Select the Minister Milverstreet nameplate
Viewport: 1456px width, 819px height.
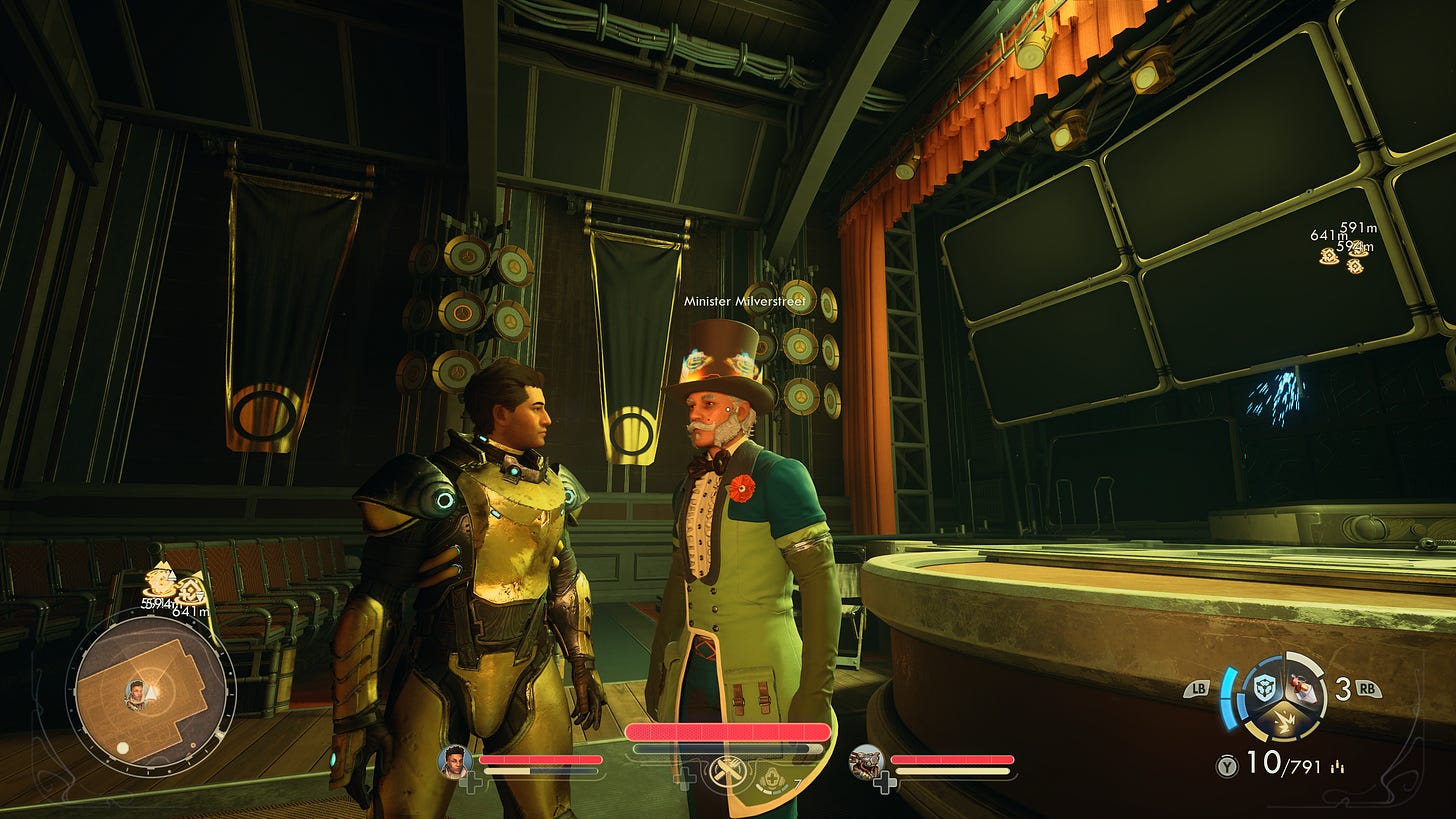[x=745, y=300]
